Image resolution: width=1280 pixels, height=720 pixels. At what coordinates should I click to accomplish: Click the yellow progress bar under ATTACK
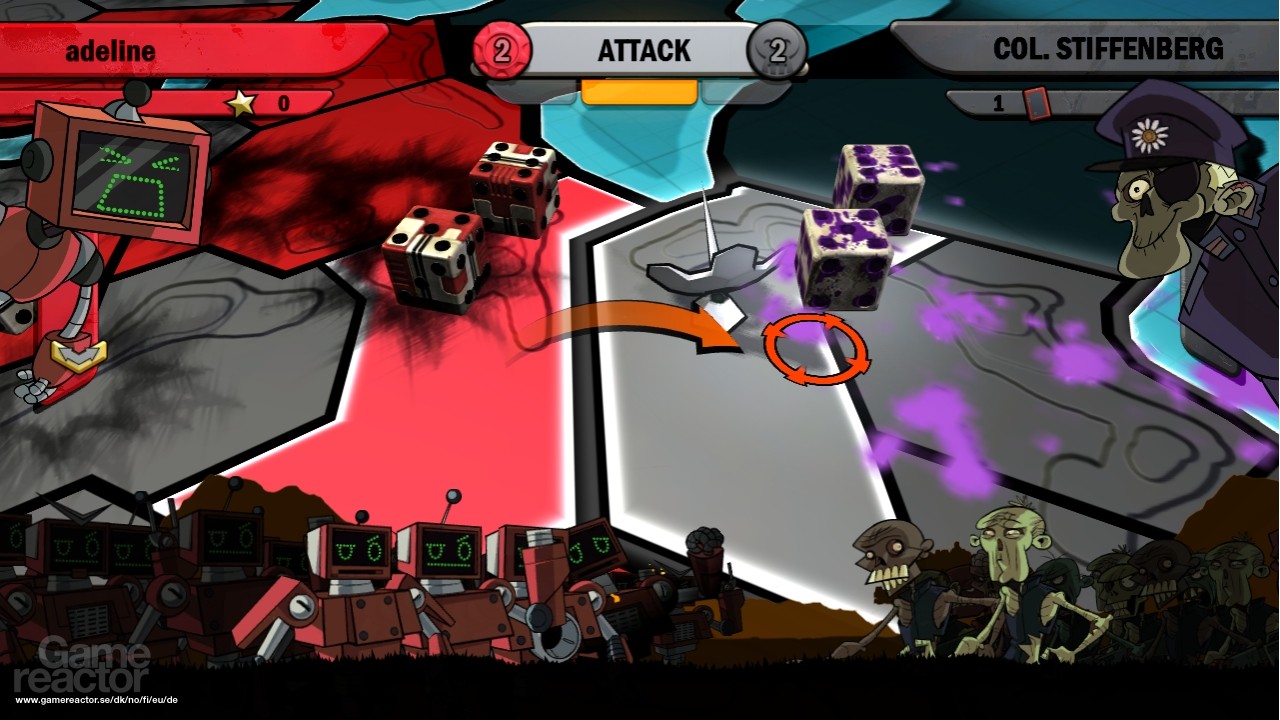(638, 90)
